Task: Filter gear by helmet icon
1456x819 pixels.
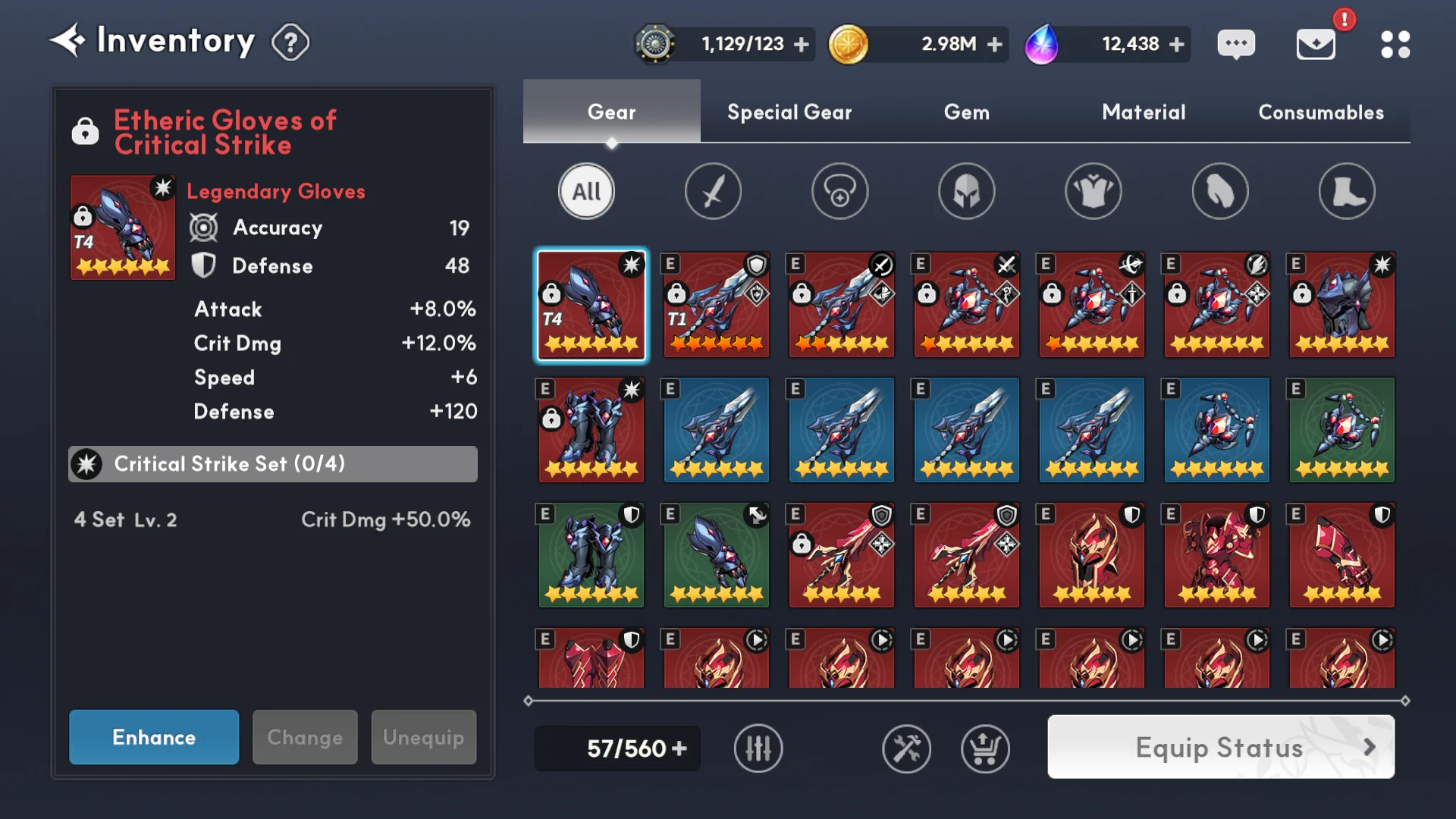Action: click(x=966, y=191)
